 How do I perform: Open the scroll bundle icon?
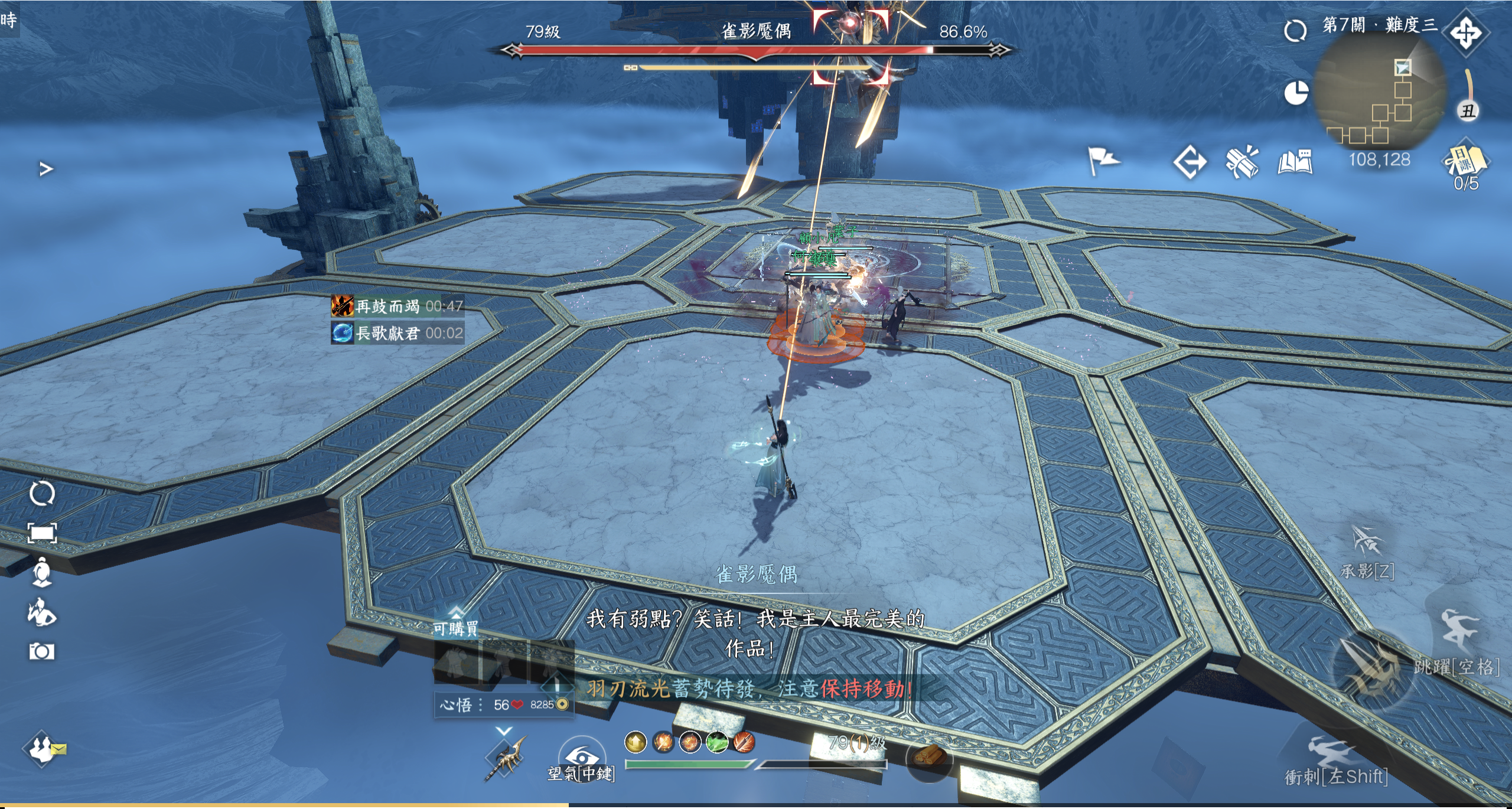tap(1241, 161)
